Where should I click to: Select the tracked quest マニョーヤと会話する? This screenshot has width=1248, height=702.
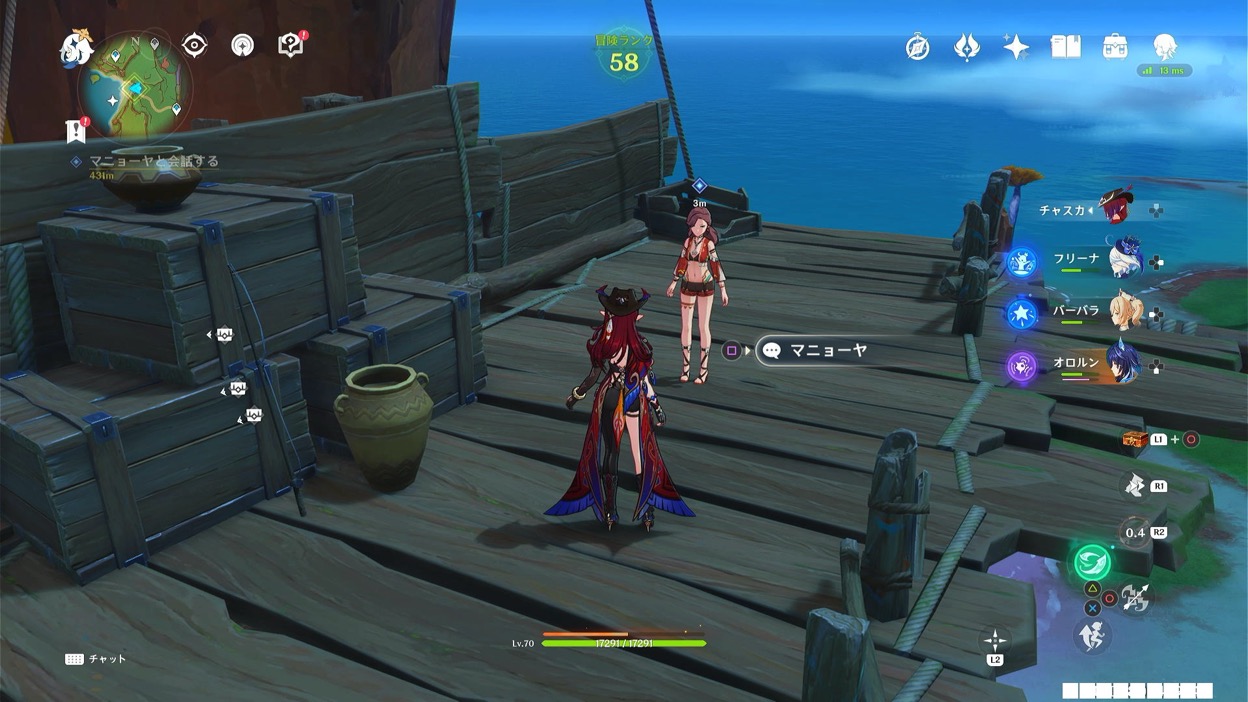[154, 161]
